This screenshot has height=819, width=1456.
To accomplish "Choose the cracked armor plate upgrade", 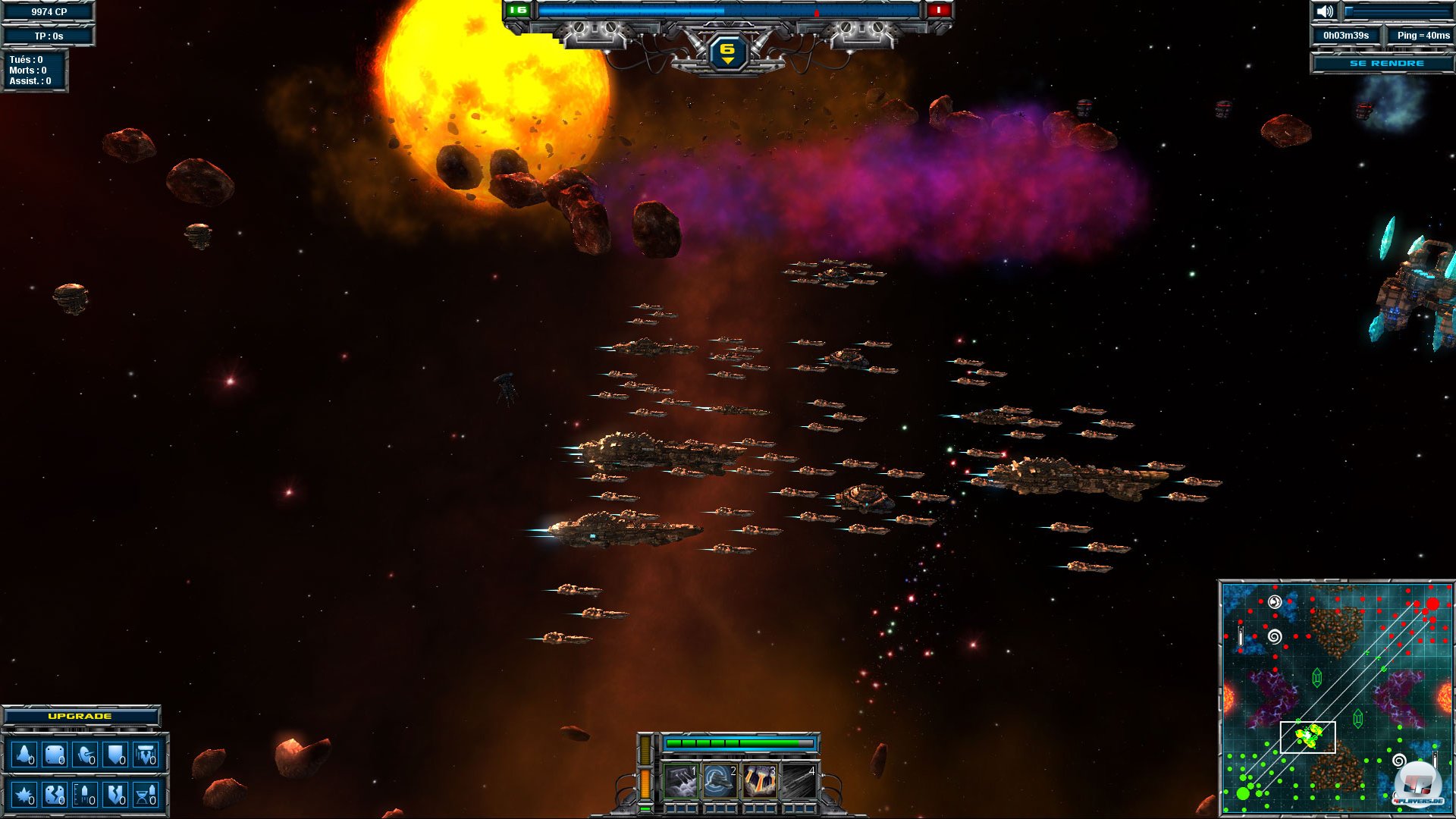I will pos(55,795).
